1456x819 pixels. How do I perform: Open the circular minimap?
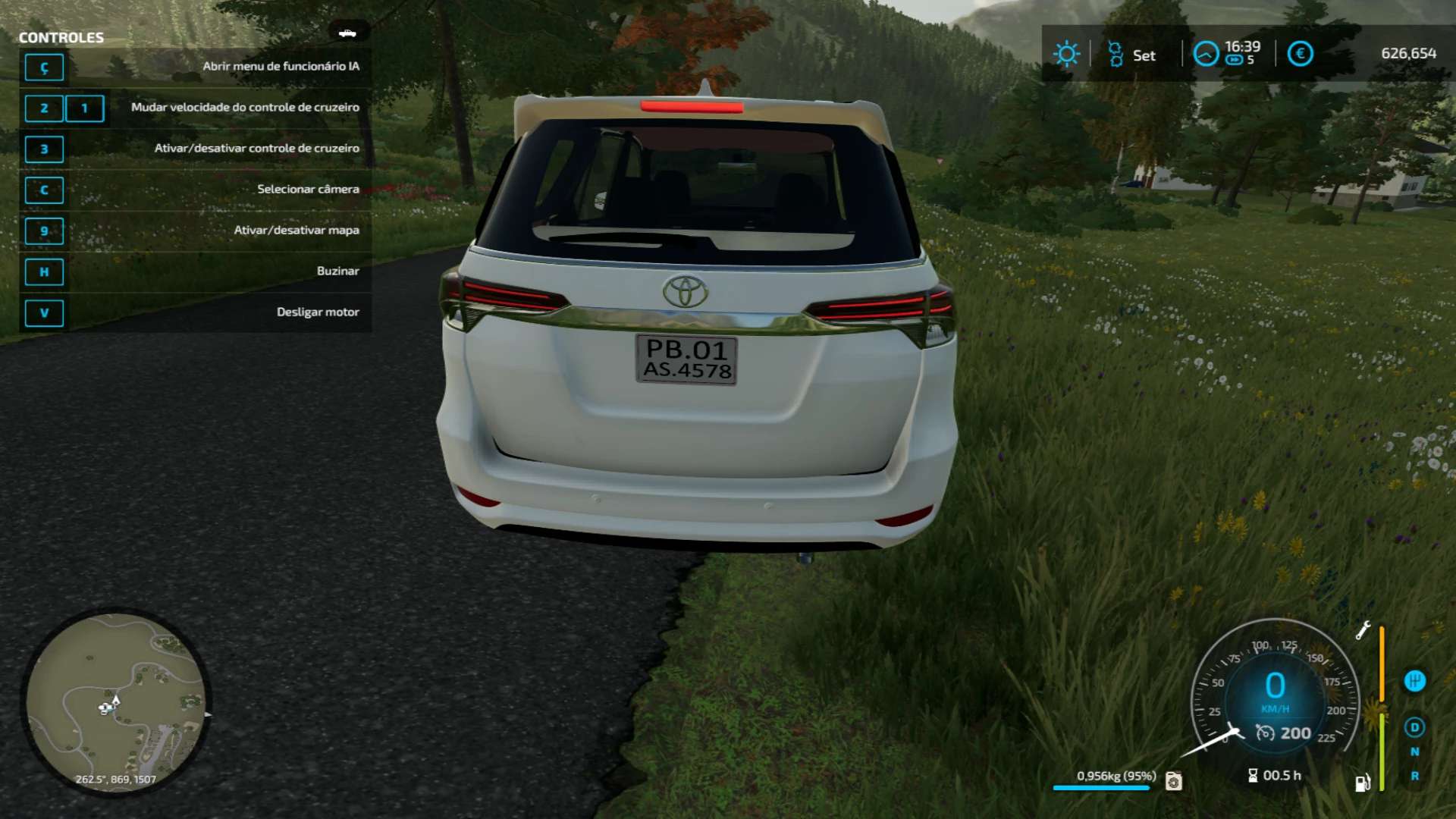click(115, 702)
